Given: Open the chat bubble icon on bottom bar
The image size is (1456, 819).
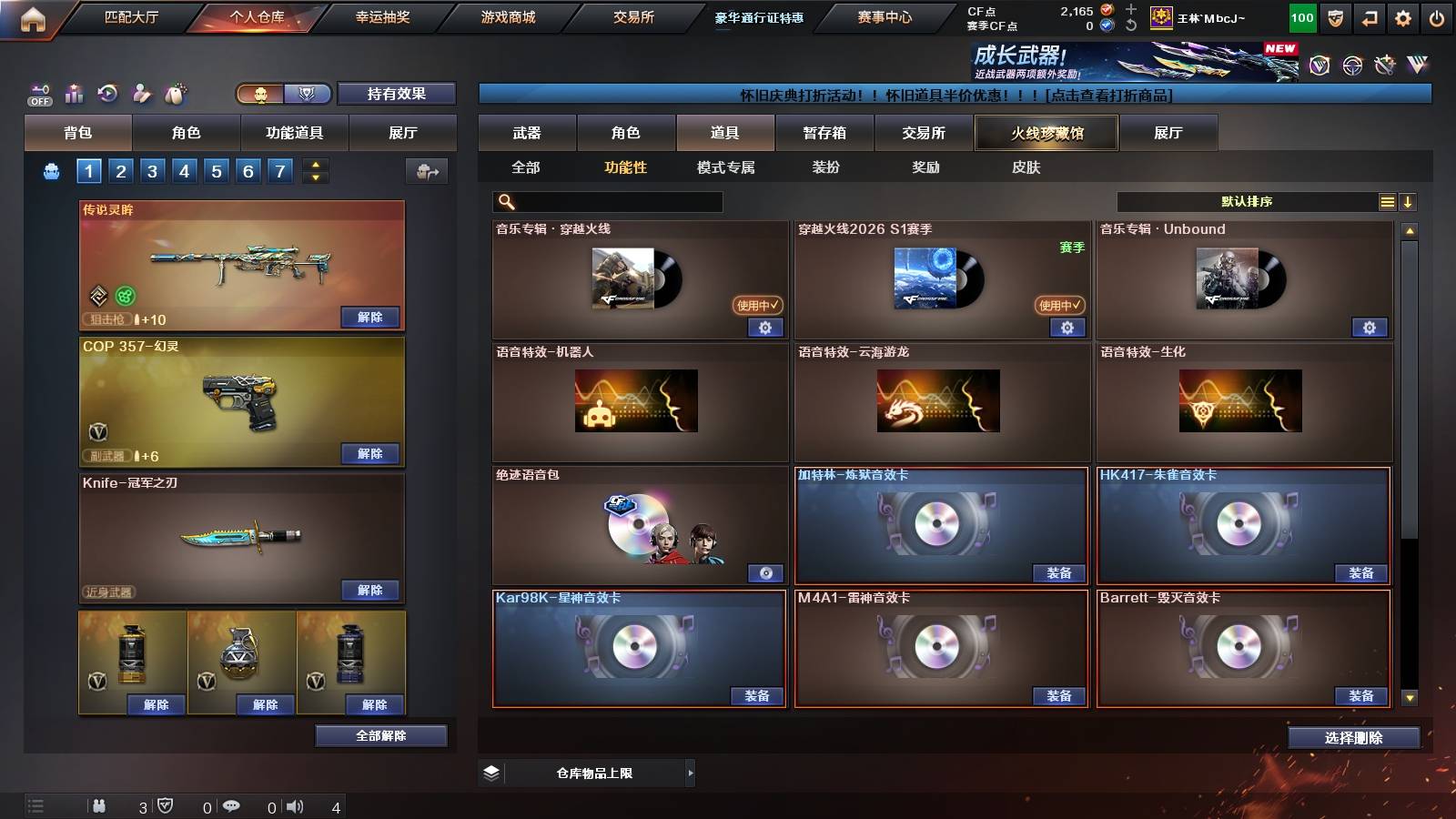Looking at the screenshot, I should (x=233, y=805).
